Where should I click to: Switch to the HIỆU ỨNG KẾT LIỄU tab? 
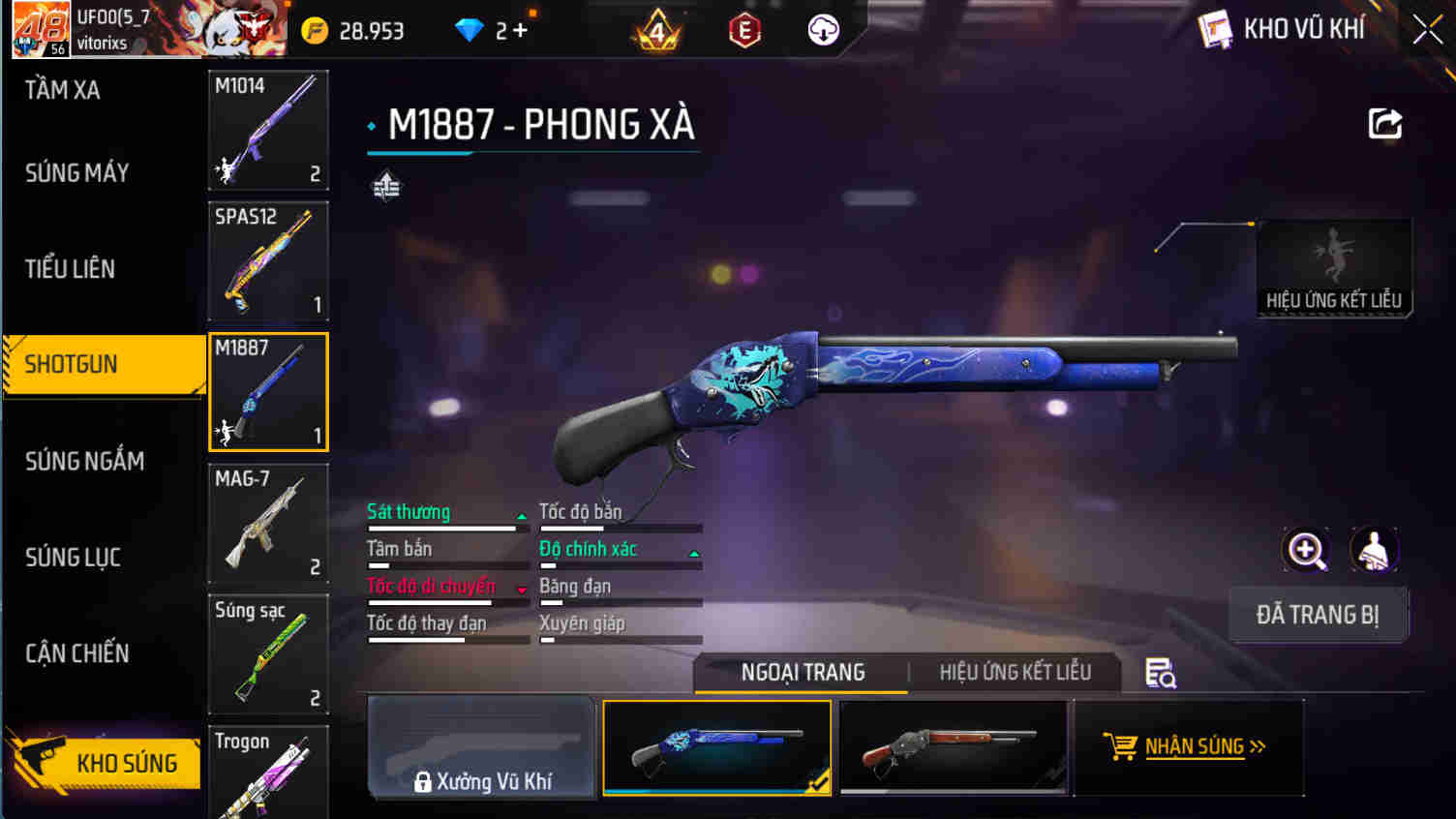point(1014,672)
